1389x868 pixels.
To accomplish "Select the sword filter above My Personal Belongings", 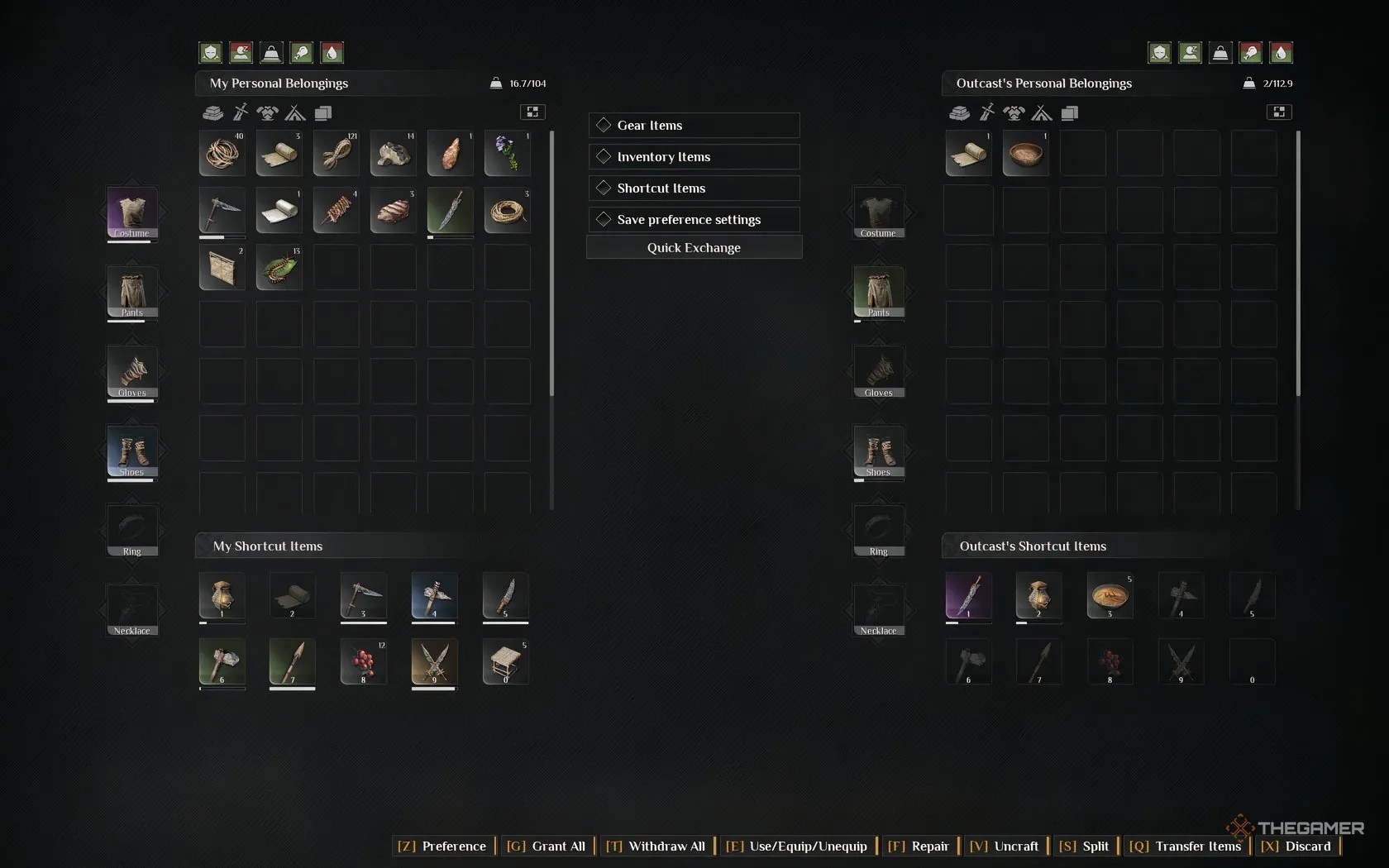I will point(241,113).
